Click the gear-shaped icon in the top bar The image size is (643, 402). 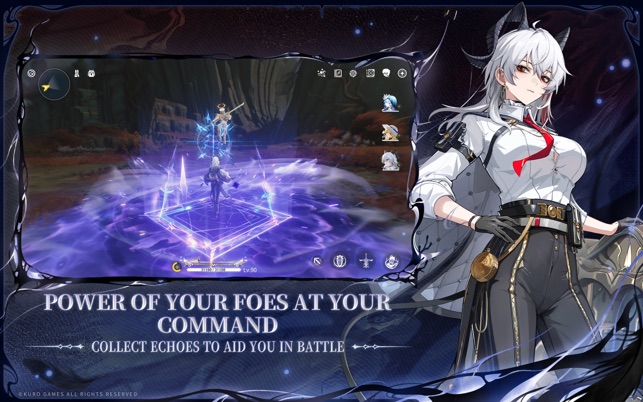[354, 73]
